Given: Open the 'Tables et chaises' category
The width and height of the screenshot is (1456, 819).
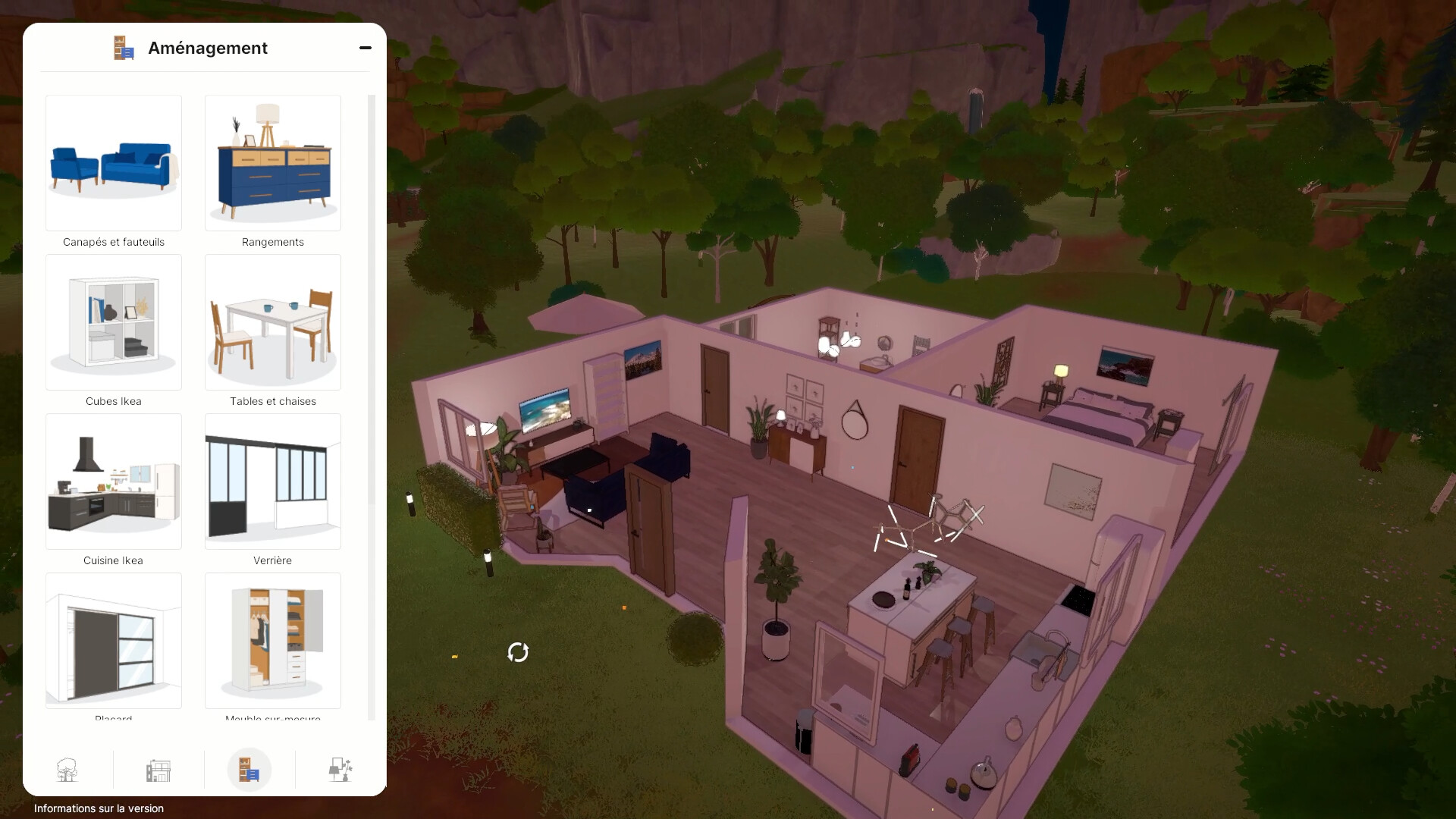Looking at the screenshot, I should point(272,322).
